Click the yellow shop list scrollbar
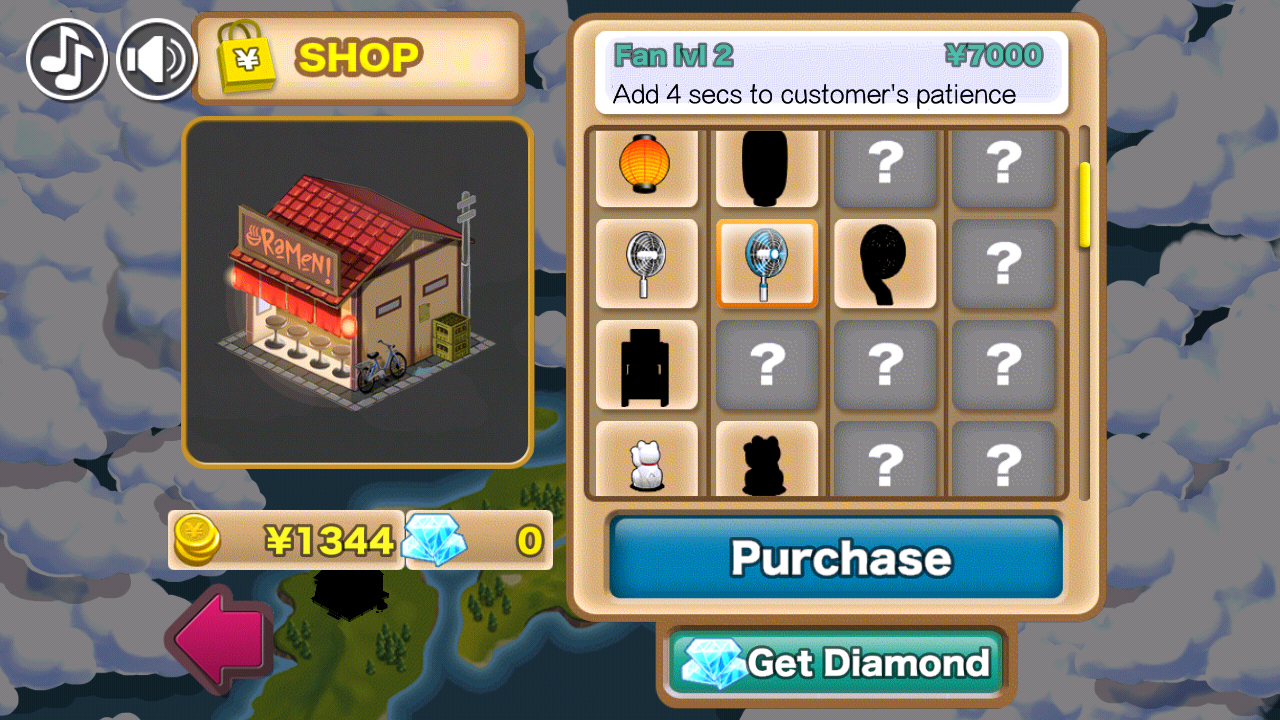Screen dimensions: 1280x720 point(1085,205)
